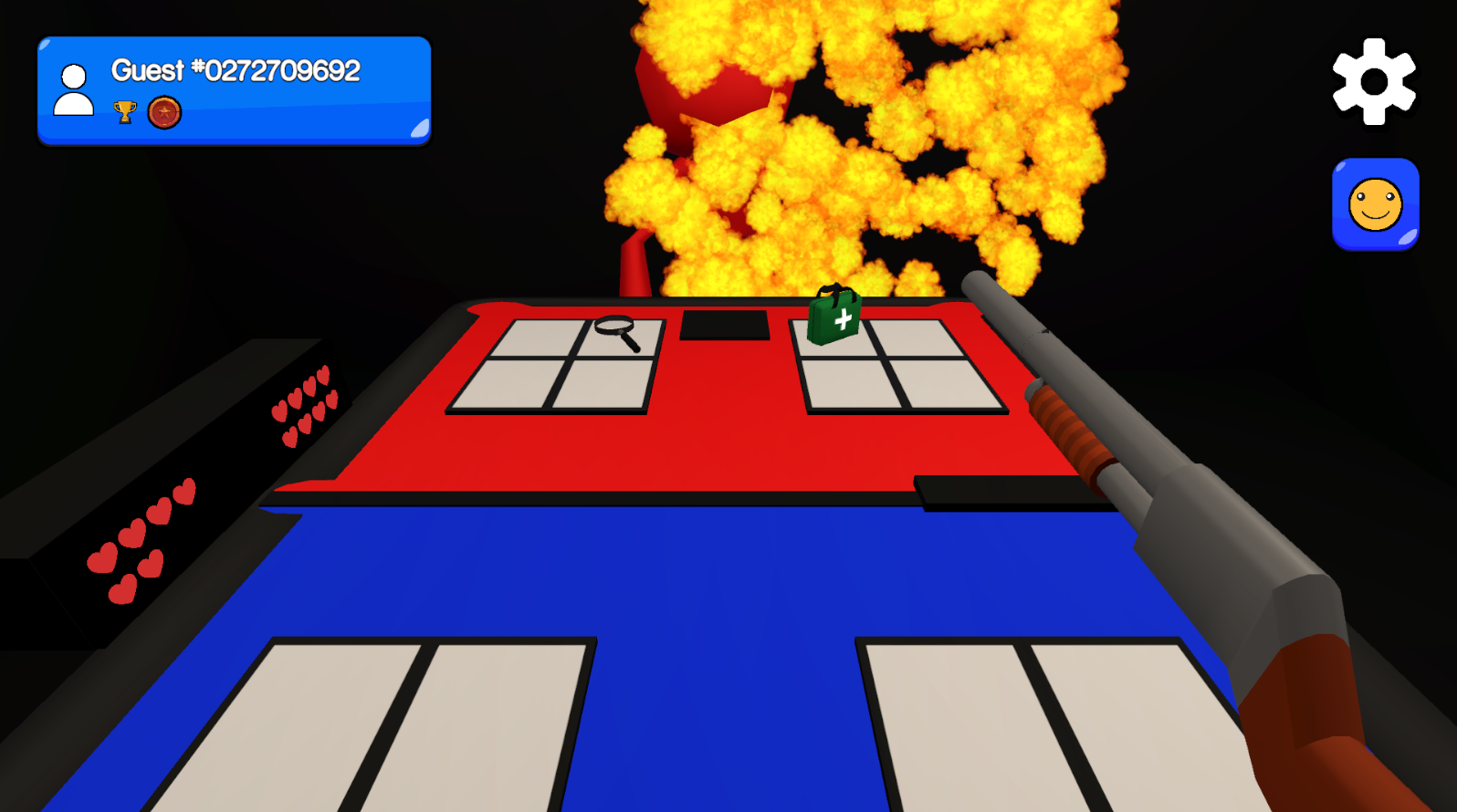1457x812 pixels.
Task: Select the white avatar silhouette icon
Action: [74, 88]
